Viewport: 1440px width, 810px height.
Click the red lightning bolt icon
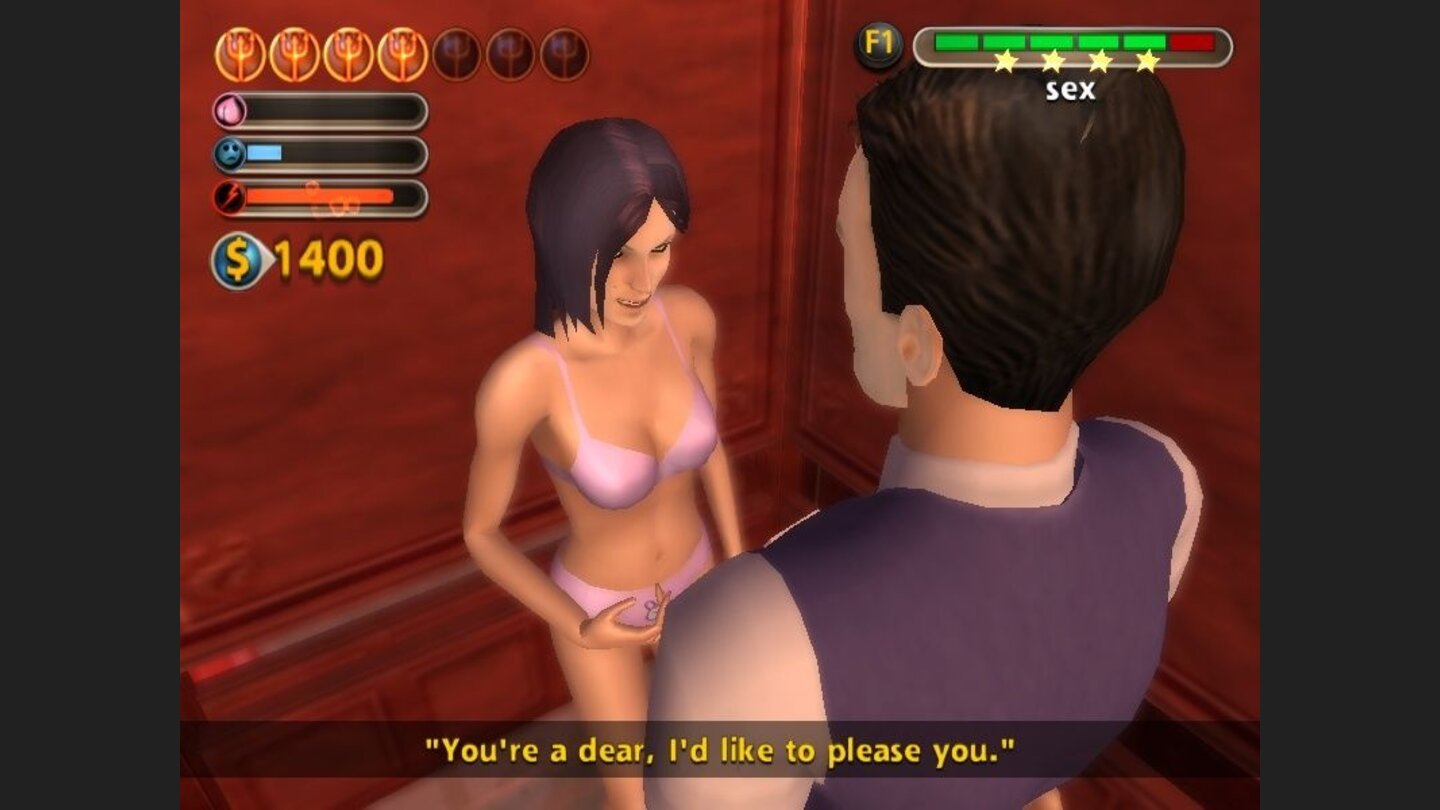pyautogui.click(x=230, y=197)
